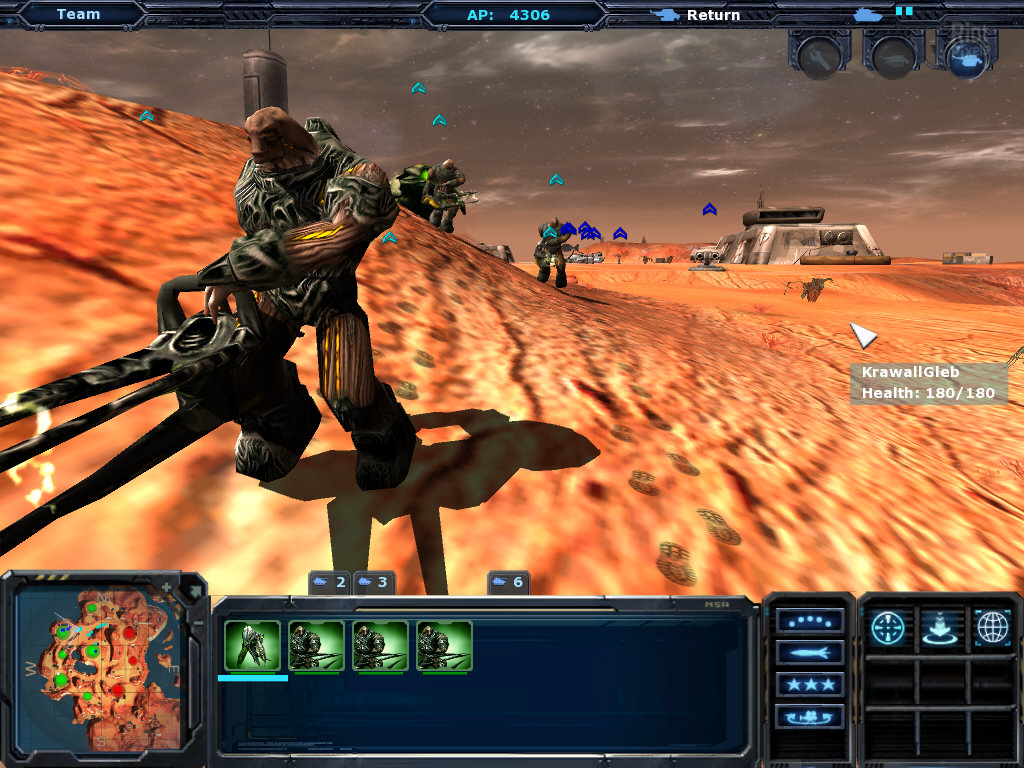This screenshot has height=768, width=1024.
Task: Select control group 6 tab
Action: 507,582
